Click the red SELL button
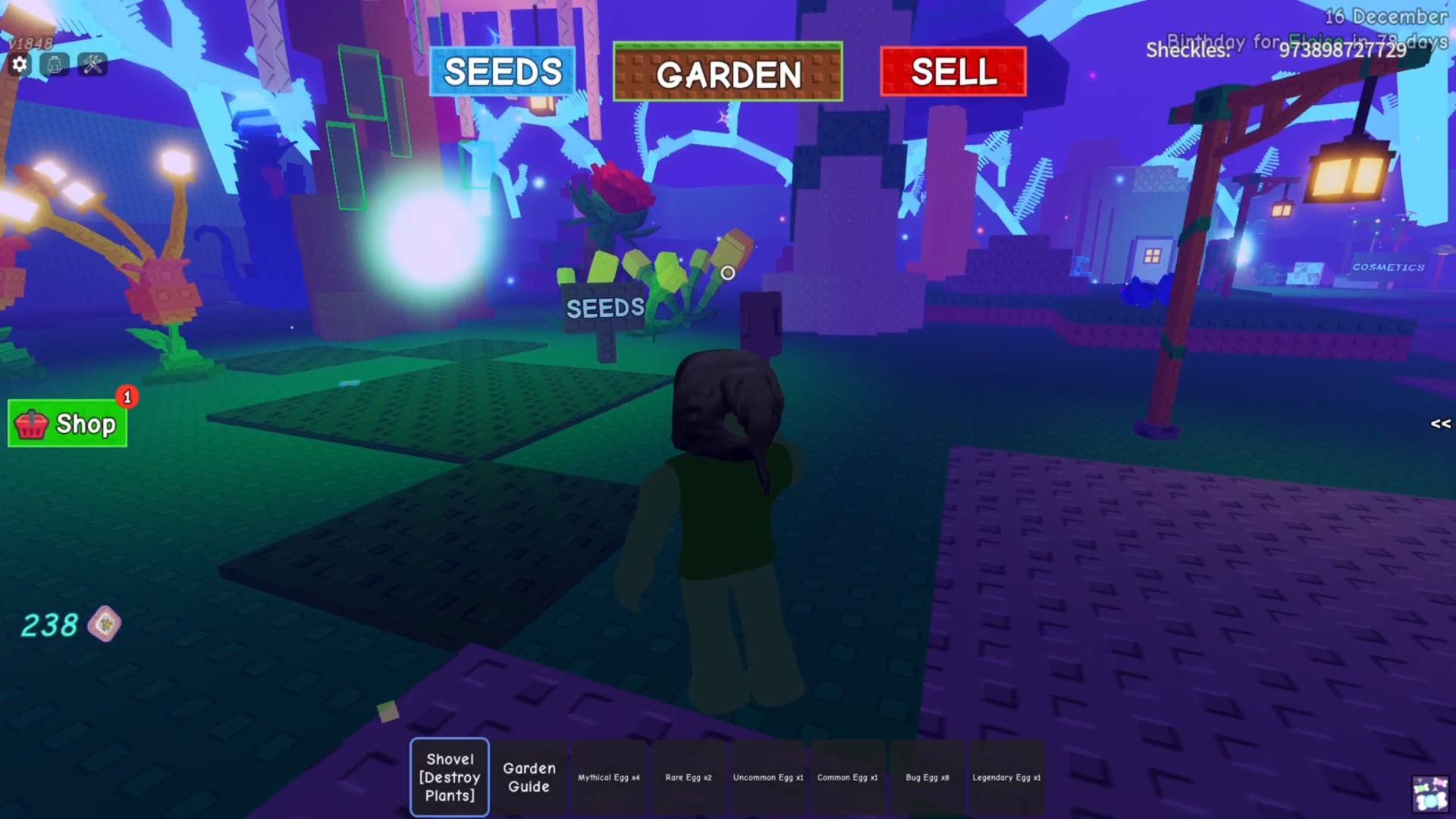 (x=953, y=72)
